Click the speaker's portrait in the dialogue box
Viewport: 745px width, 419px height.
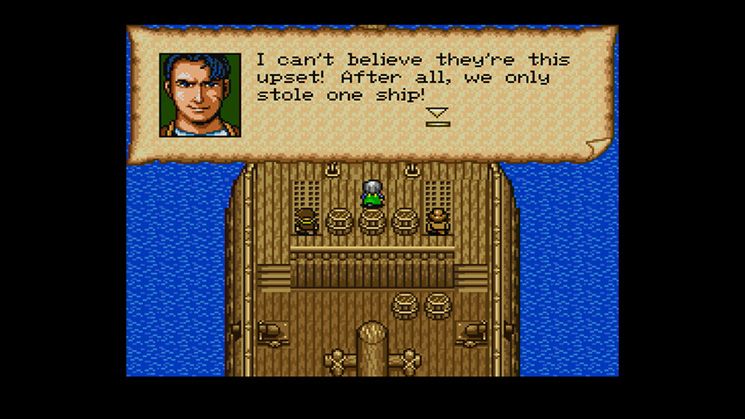pyautogui.click(x=200, y=93)
